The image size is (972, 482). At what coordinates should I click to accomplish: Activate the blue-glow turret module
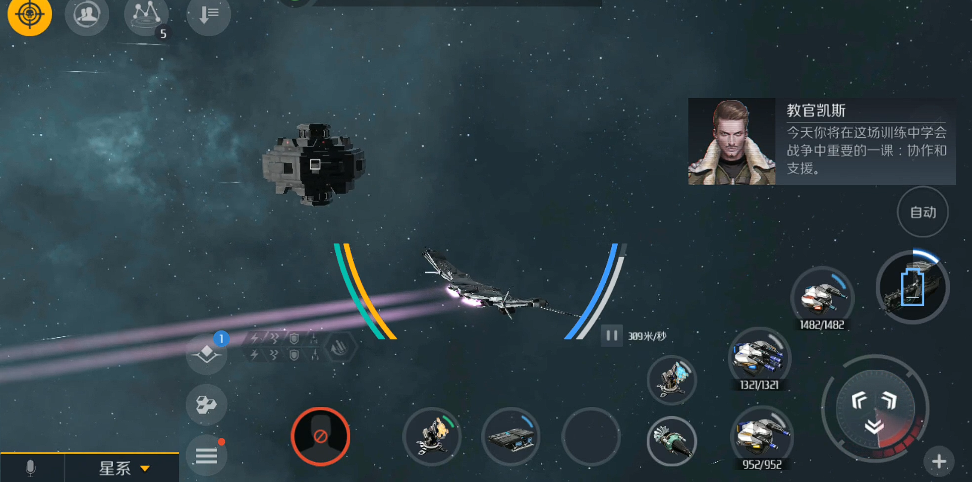(x=671, y=380)
